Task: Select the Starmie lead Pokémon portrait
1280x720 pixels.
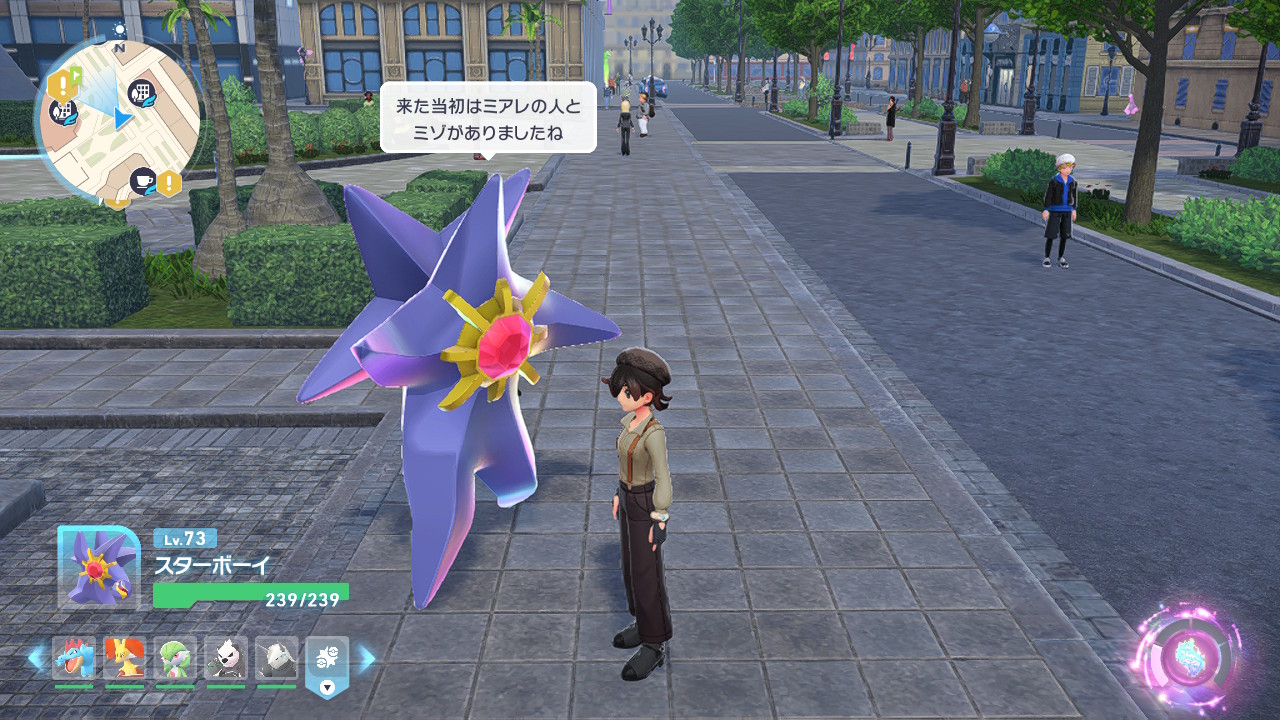Action: click(x=97, y=567)
